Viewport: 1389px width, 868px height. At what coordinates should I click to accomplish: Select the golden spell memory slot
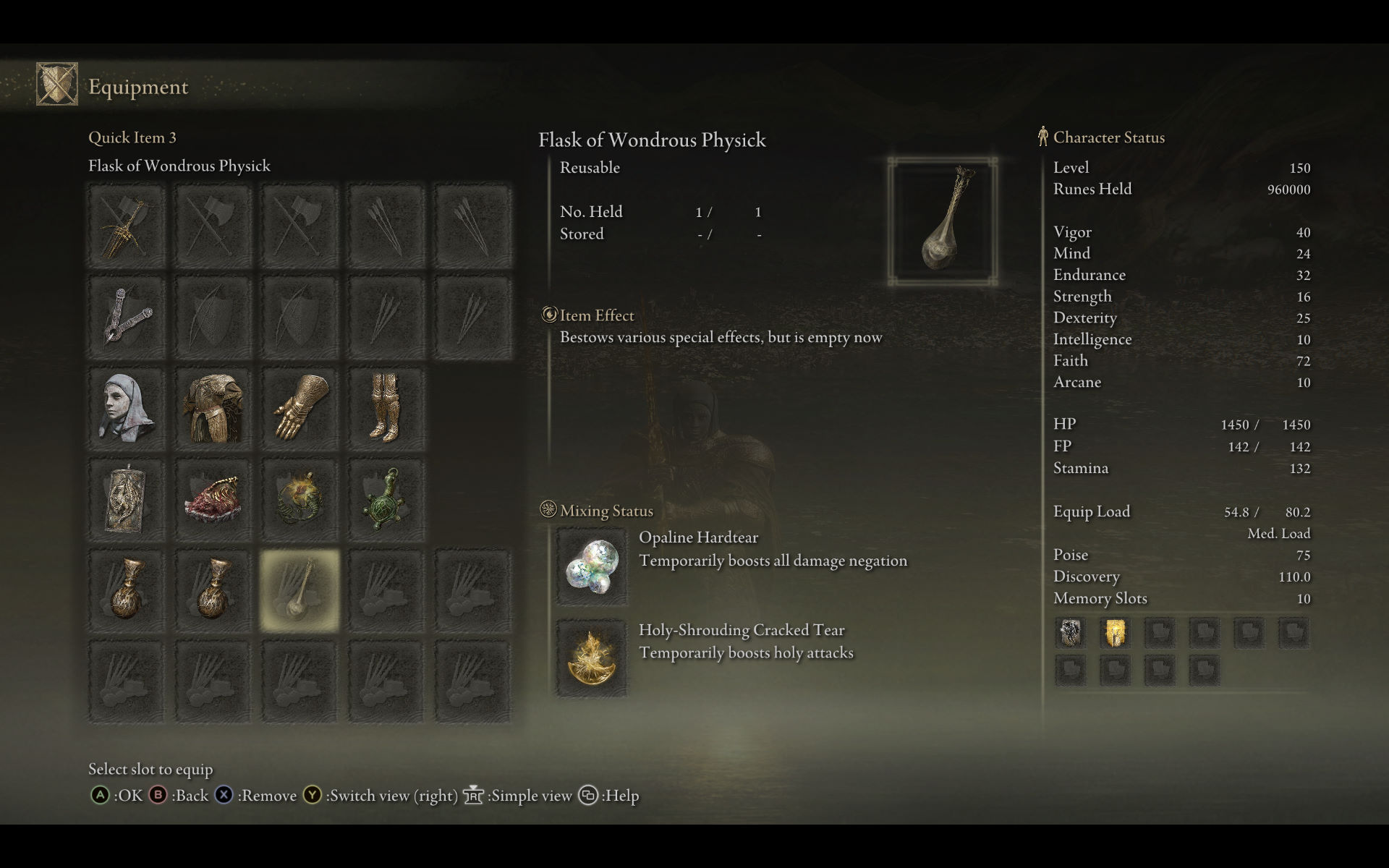tap(1115, 633)
